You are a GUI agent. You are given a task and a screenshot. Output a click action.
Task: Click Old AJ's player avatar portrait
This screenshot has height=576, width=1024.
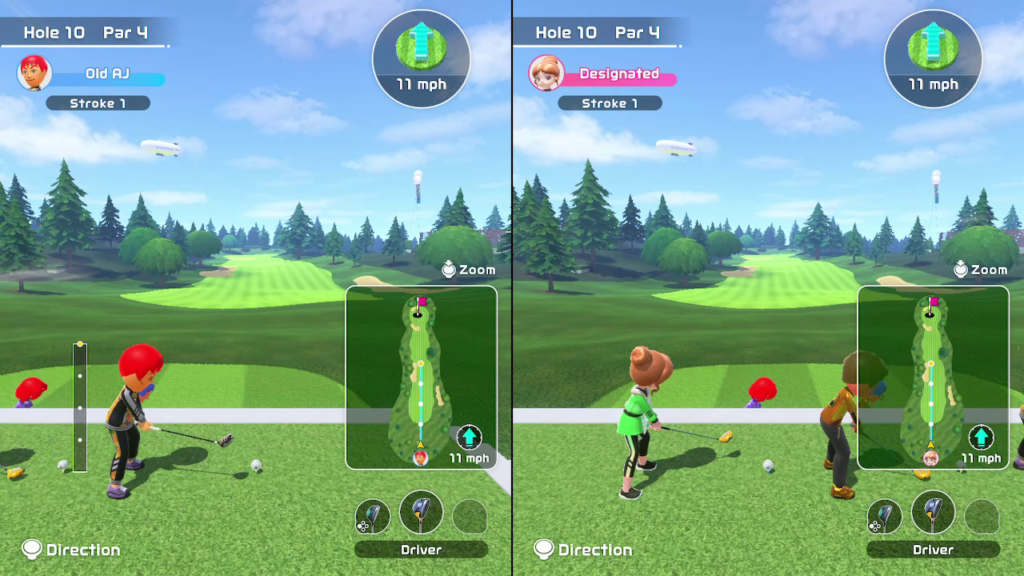[x=34, y=73]
